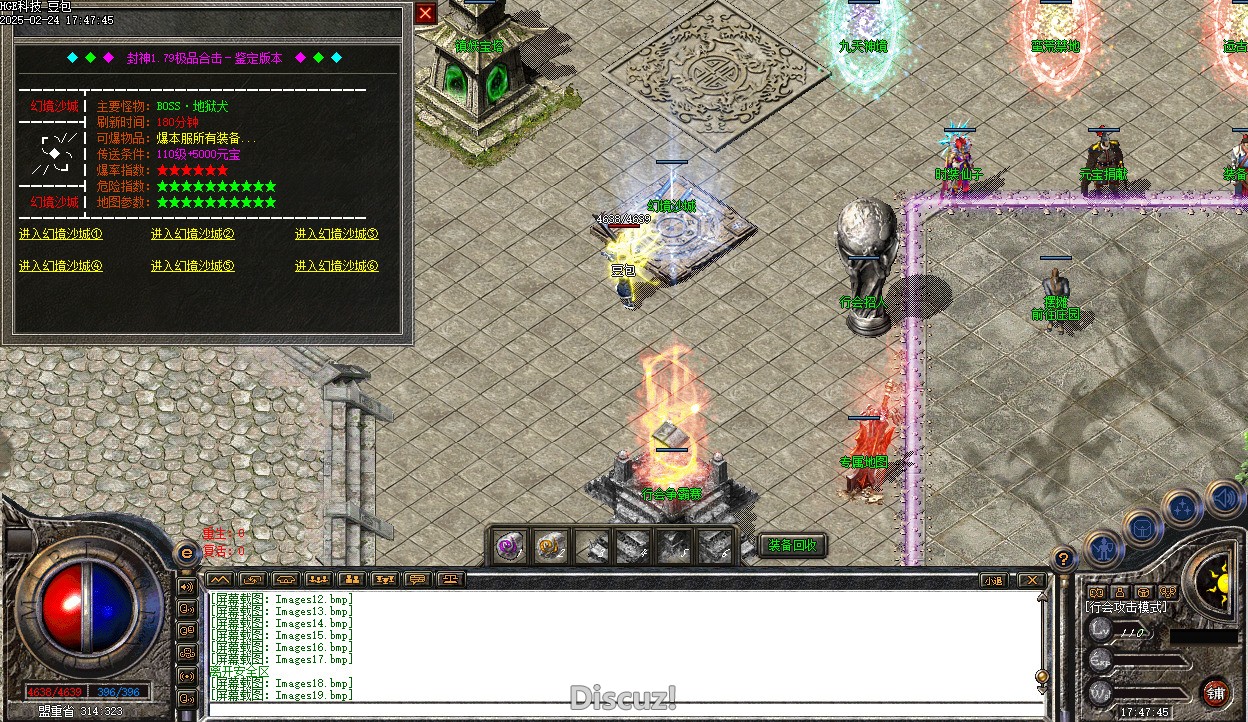Close the chat panel with X button

(1030, 580)
